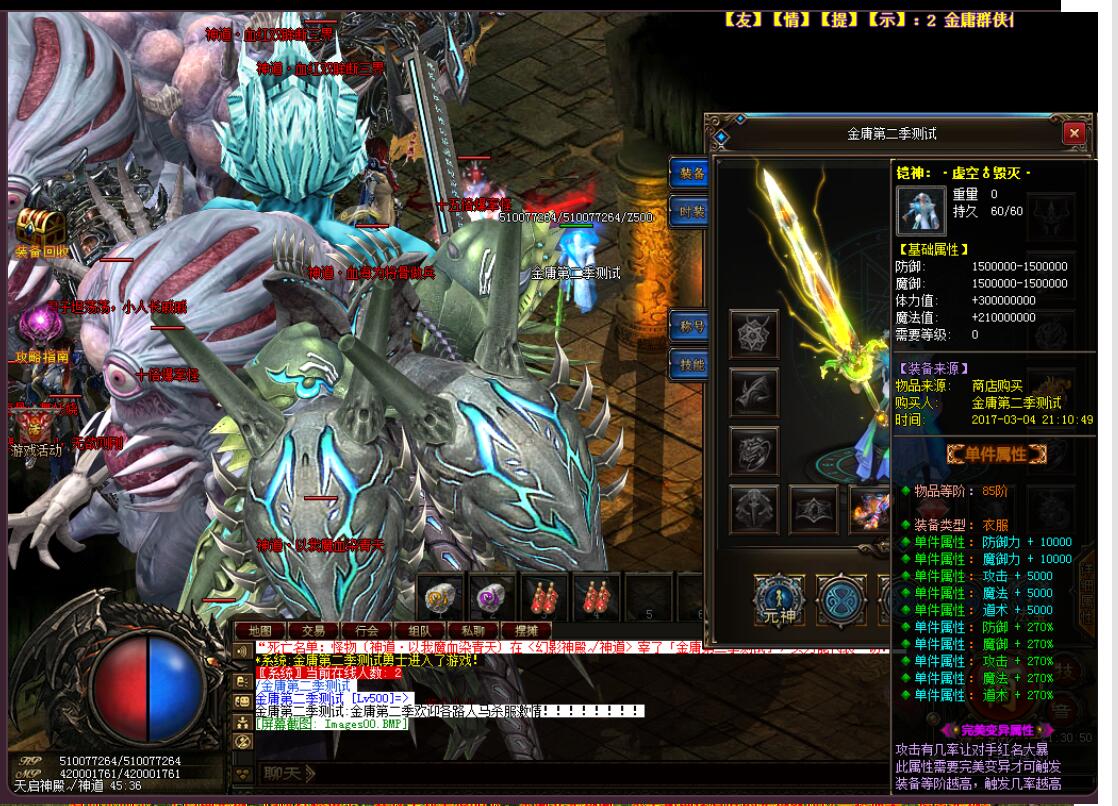1118x806 pixels.
Task: Open the 时装 fashion tab
Action: click(690, 212)
